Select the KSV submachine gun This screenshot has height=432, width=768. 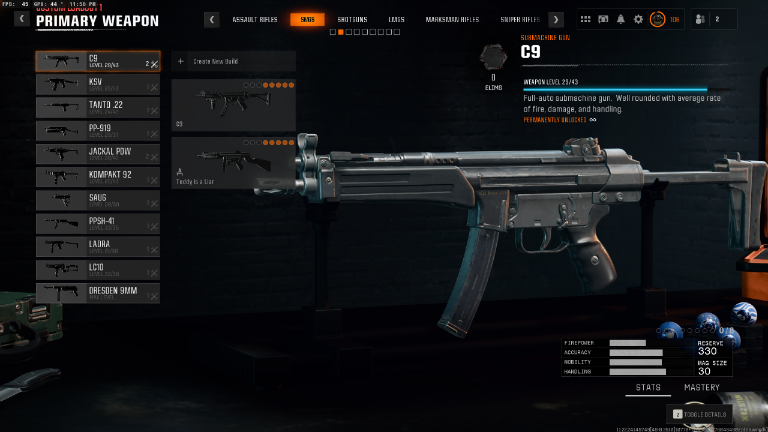tap(97, 84)
